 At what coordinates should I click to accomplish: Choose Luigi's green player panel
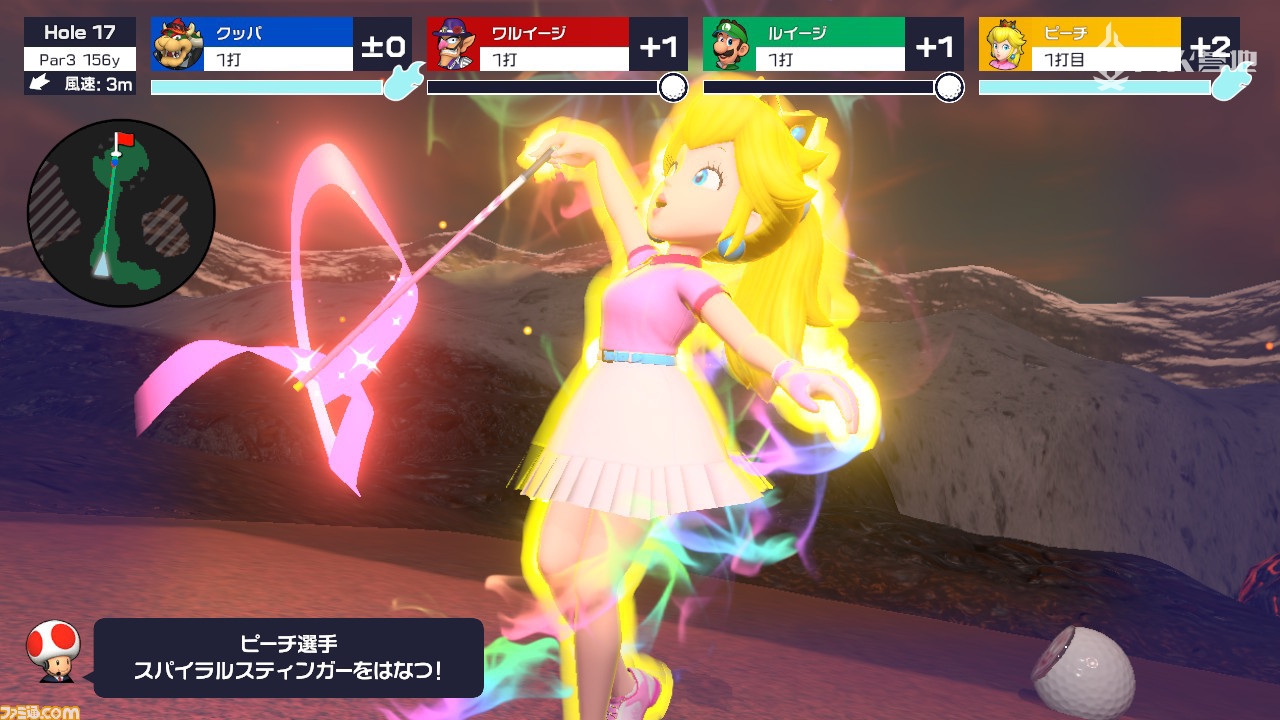[832, 45]
